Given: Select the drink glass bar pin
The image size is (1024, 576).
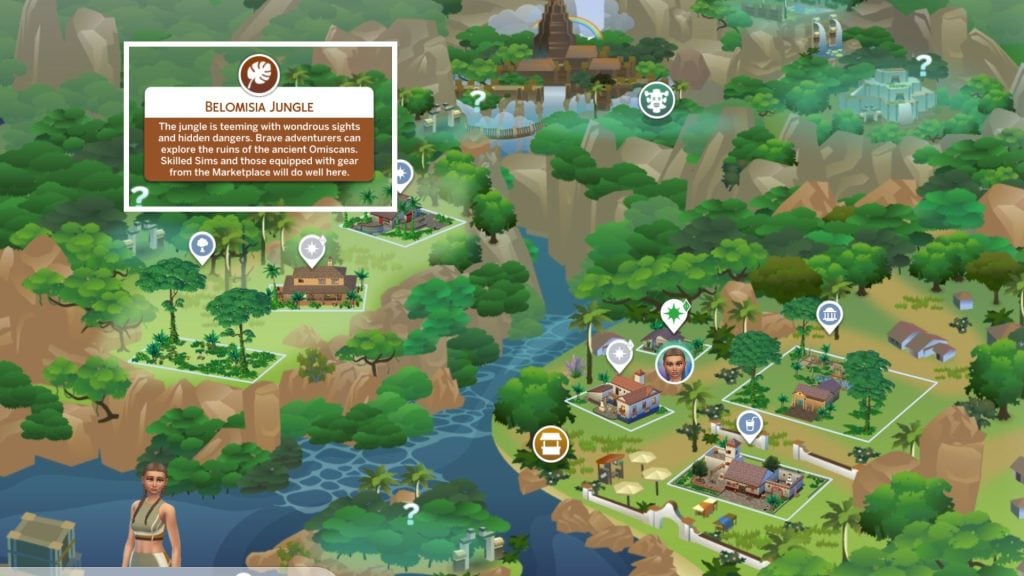Looking at the screenshot, I should [x=747, y=427].
